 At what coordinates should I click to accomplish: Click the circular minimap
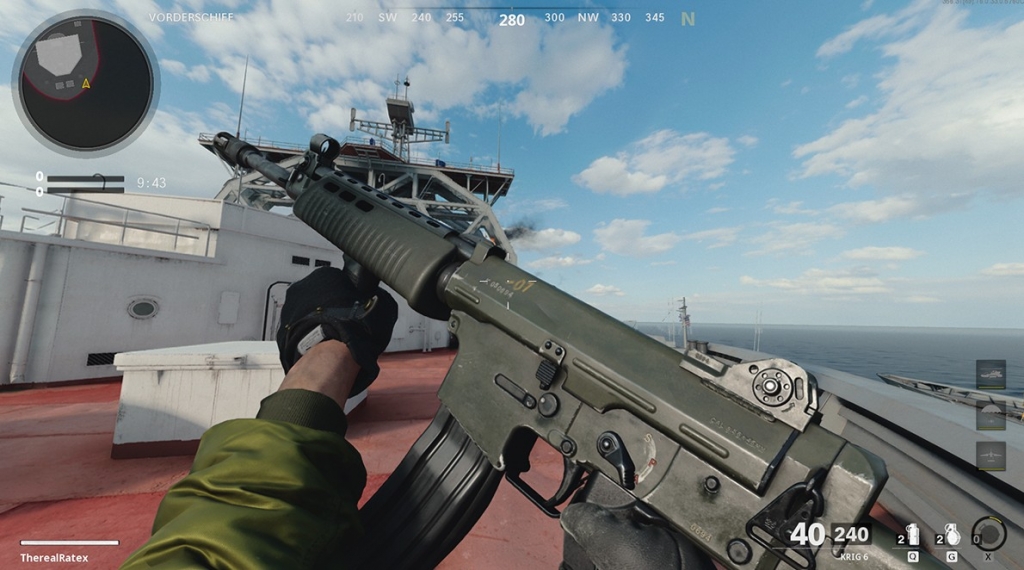(85, 82)
